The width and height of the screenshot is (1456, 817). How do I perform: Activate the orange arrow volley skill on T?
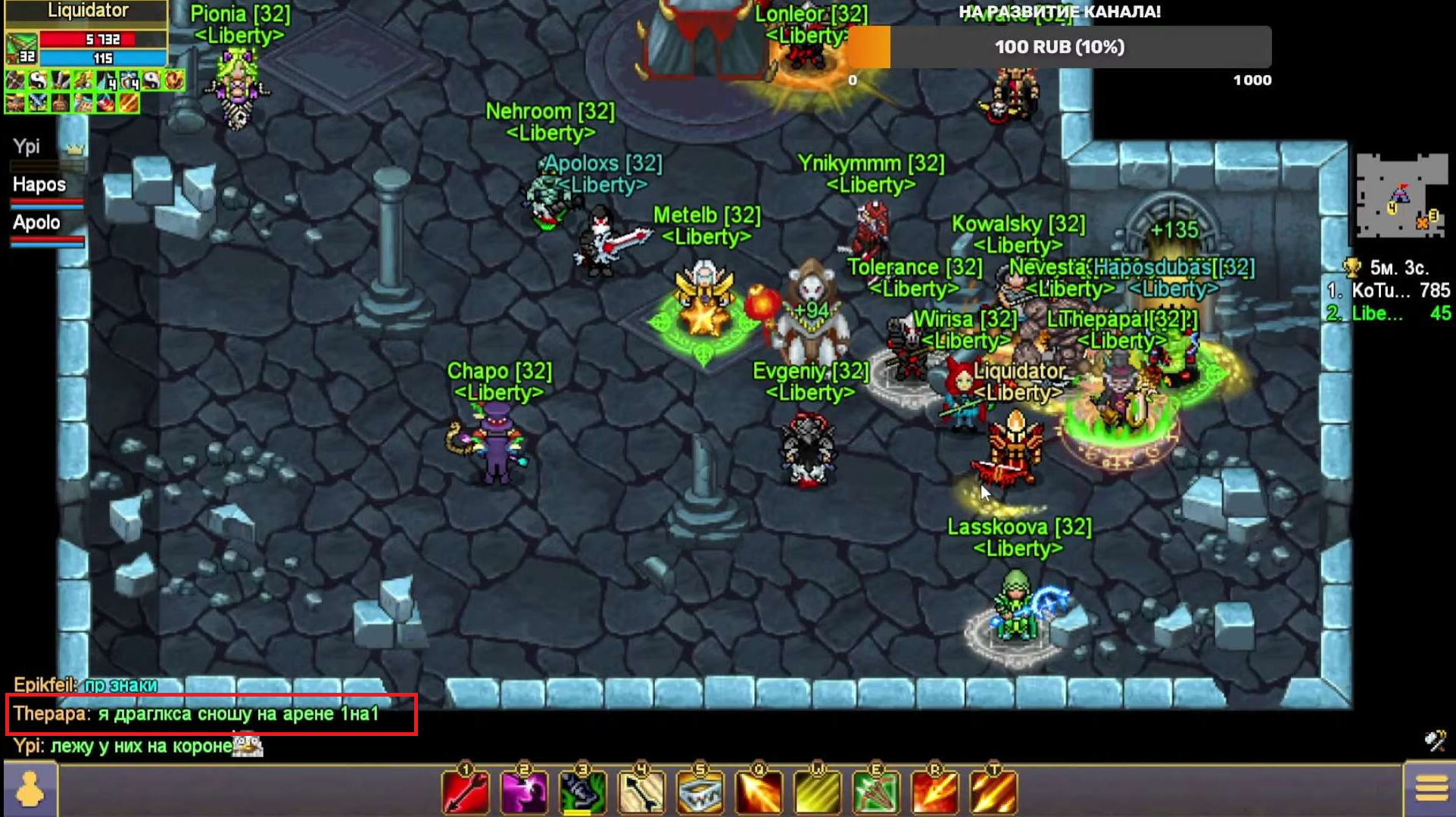(993, 792)
